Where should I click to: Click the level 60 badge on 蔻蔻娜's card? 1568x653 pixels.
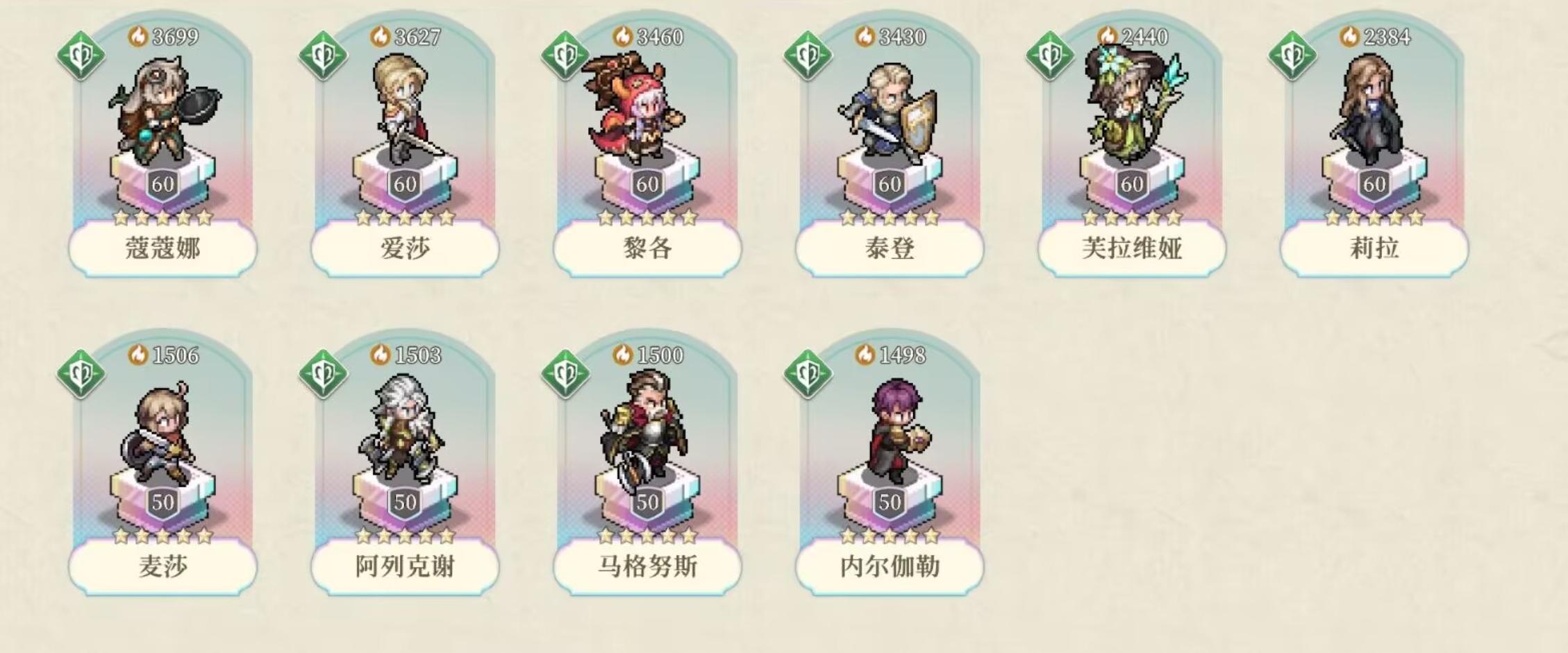click(x=162, y=185)
